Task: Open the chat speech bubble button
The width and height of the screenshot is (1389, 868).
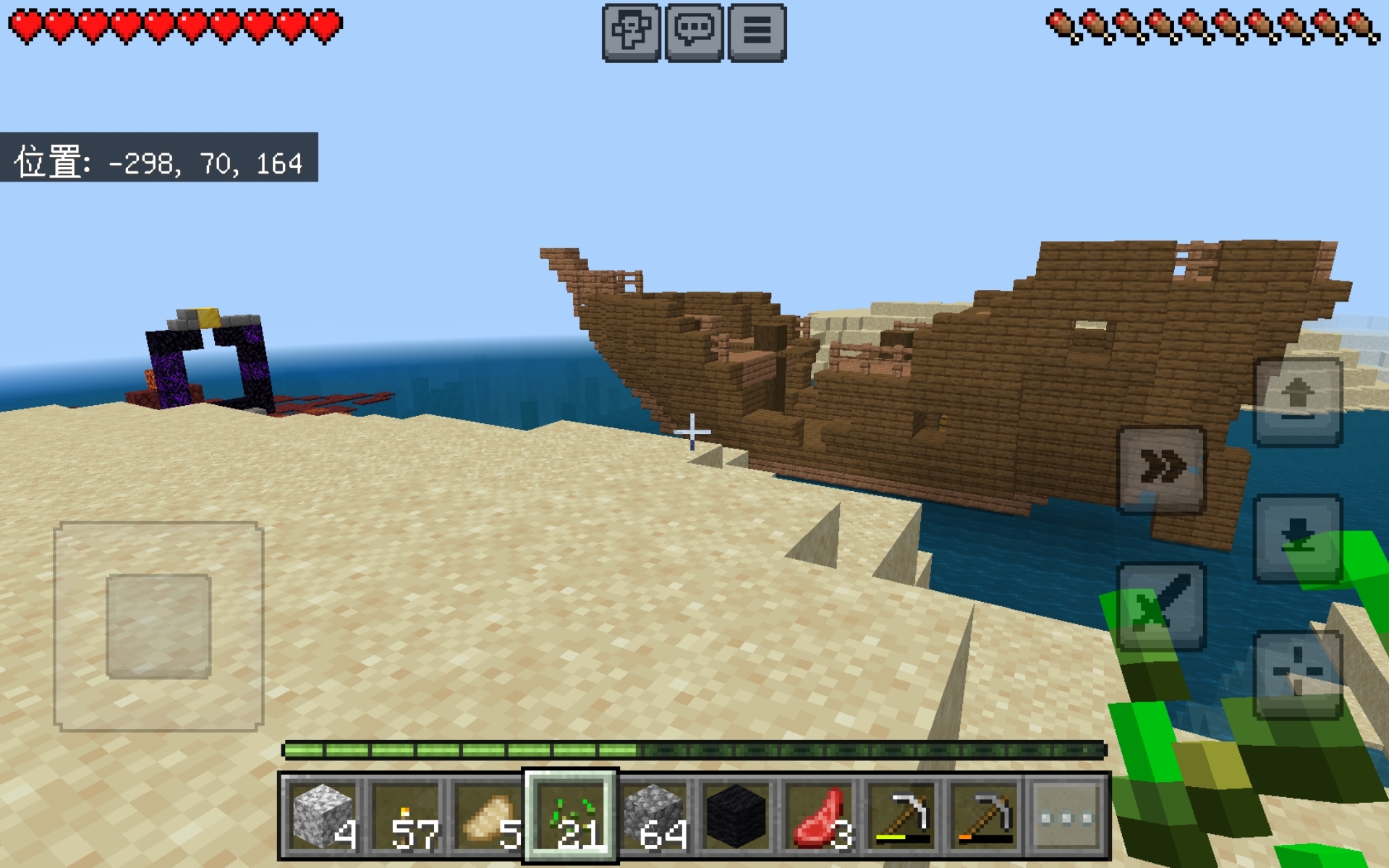Action: click(694, 33)
